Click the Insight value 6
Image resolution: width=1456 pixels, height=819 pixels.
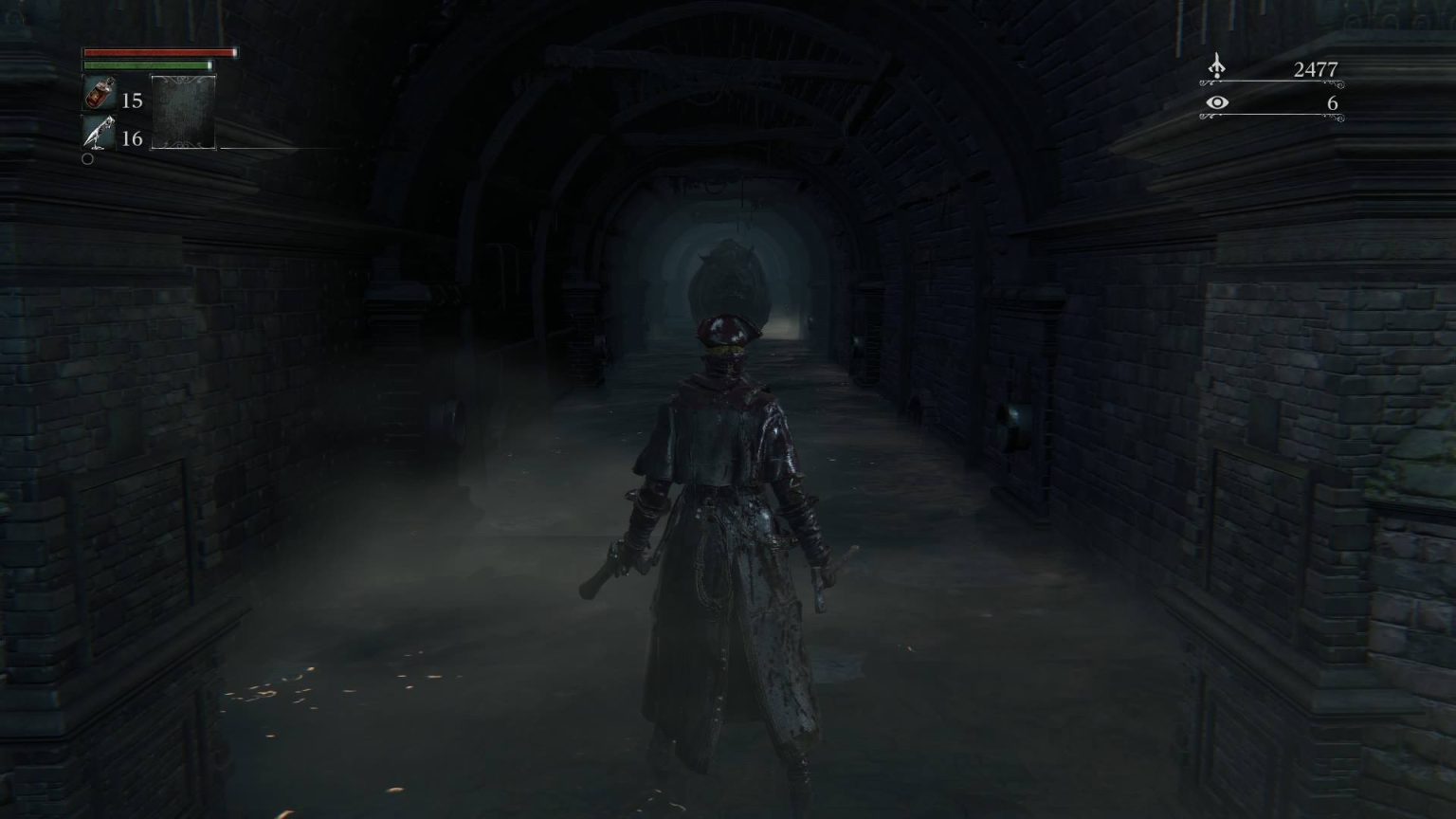click(x=1331, y=102)
